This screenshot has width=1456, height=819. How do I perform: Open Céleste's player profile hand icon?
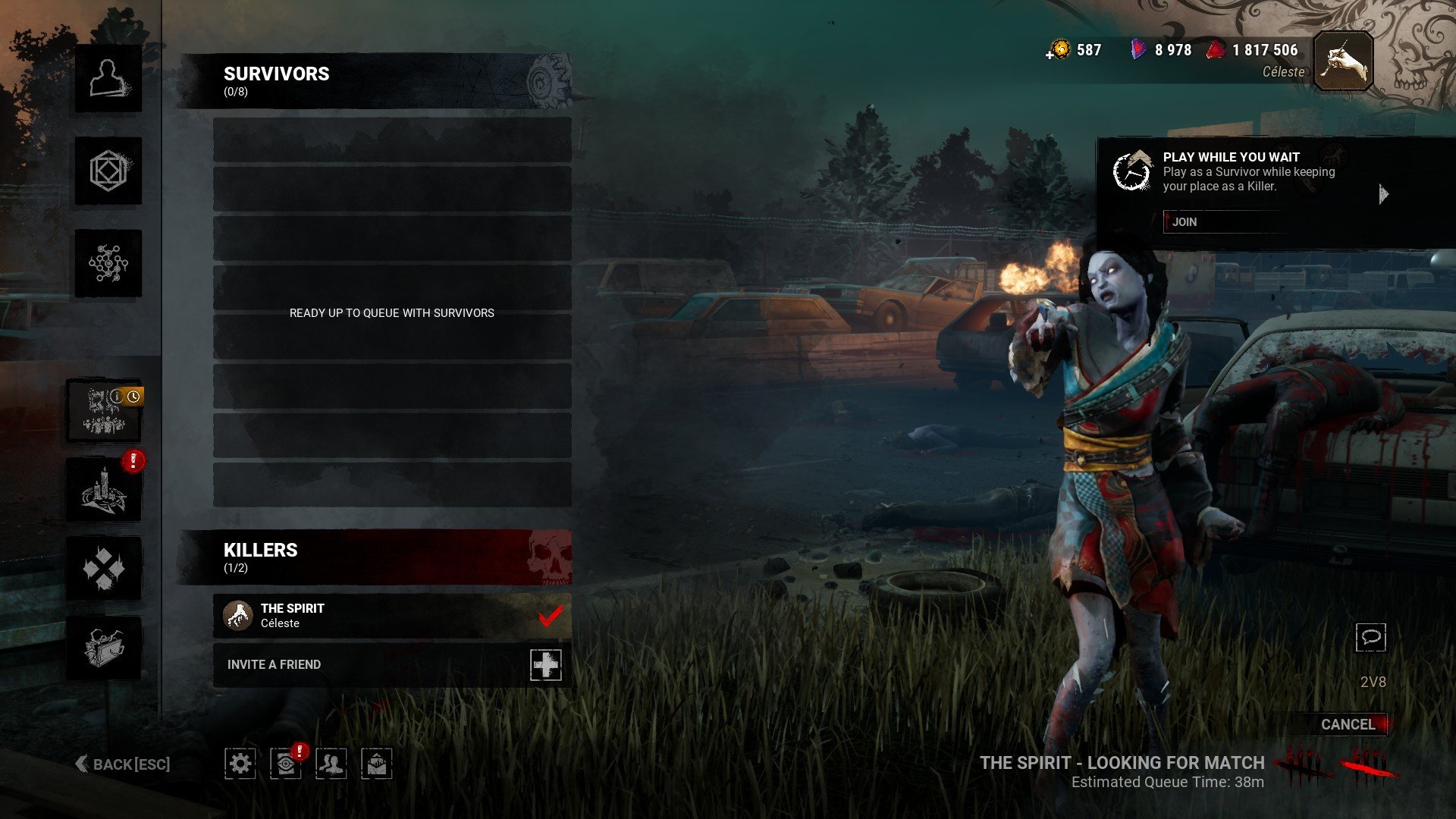coord(1343,61)
